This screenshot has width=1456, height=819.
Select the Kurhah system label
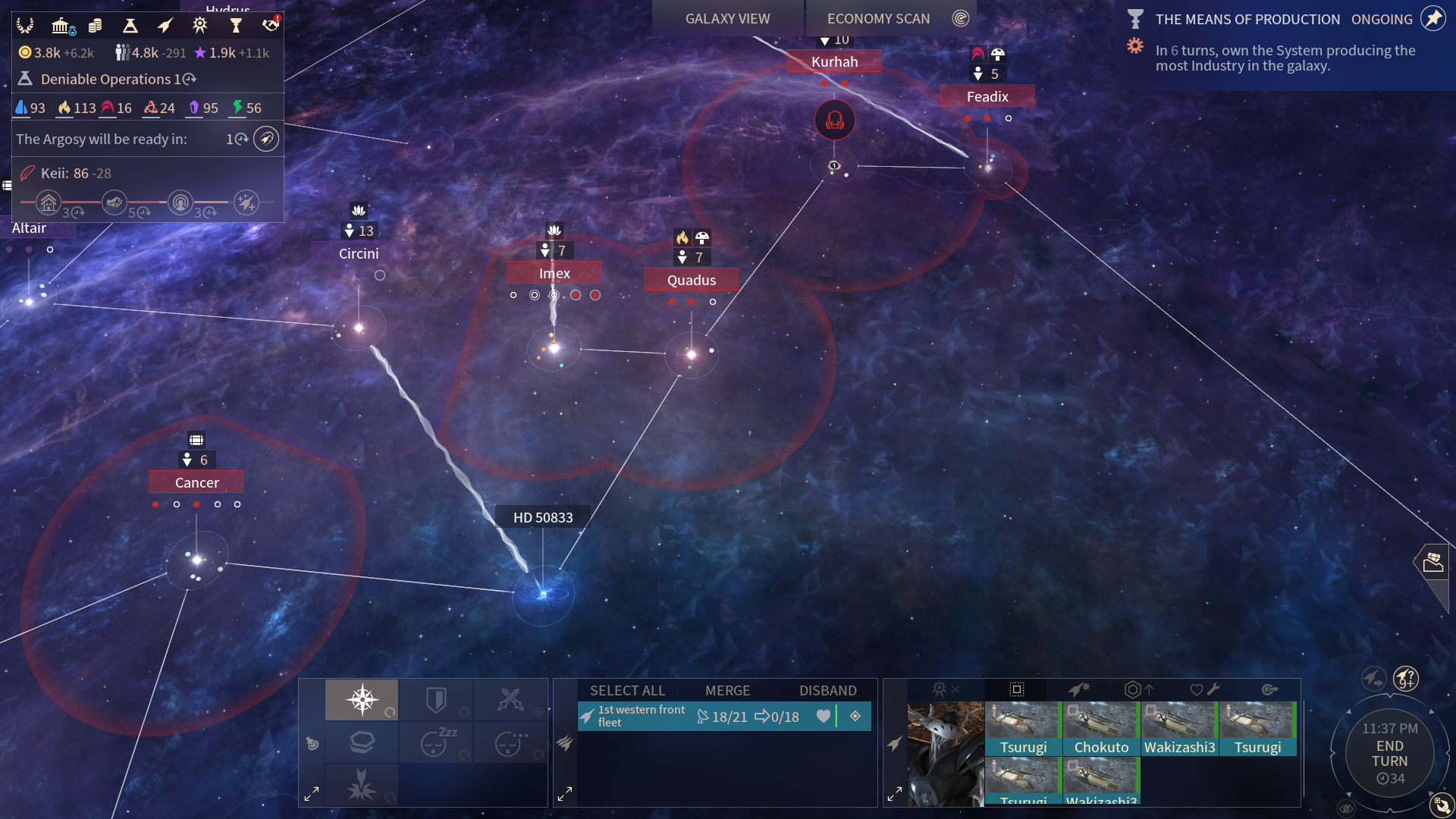[834, 61]
